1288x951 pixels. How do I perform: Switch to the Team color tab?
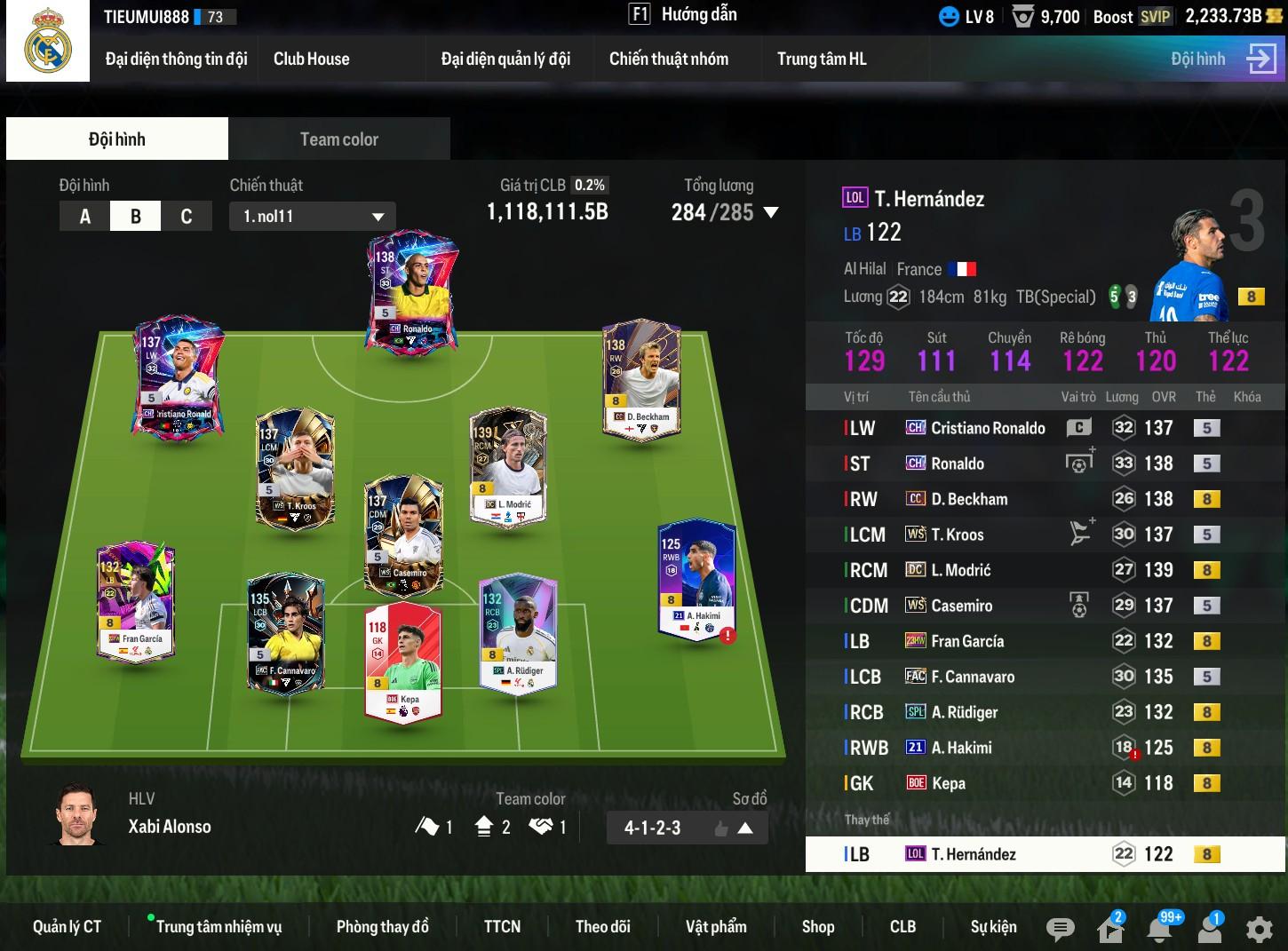point(338,139)
